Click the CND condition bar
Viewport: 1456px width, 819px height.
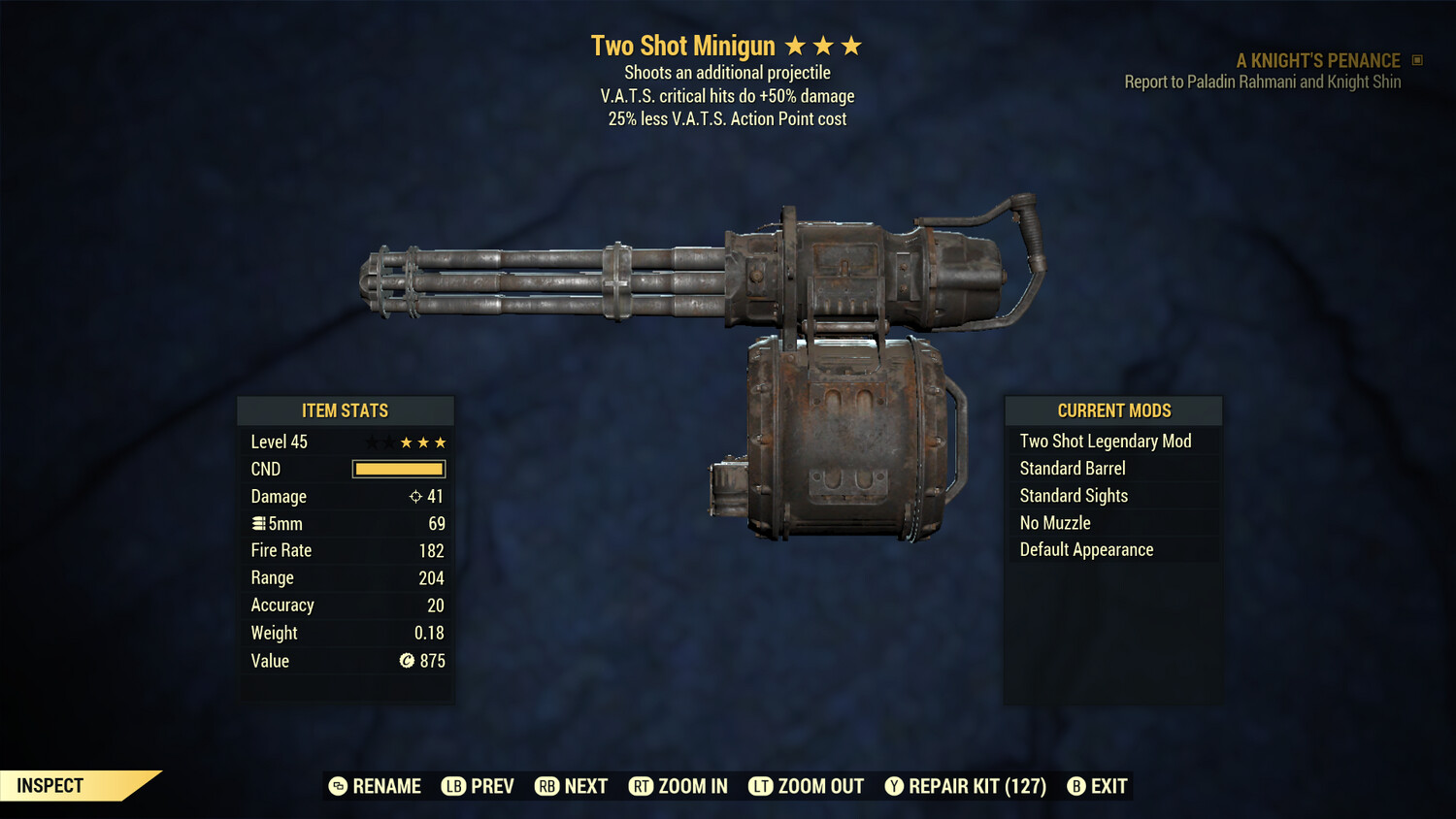[x=398, y=469]
